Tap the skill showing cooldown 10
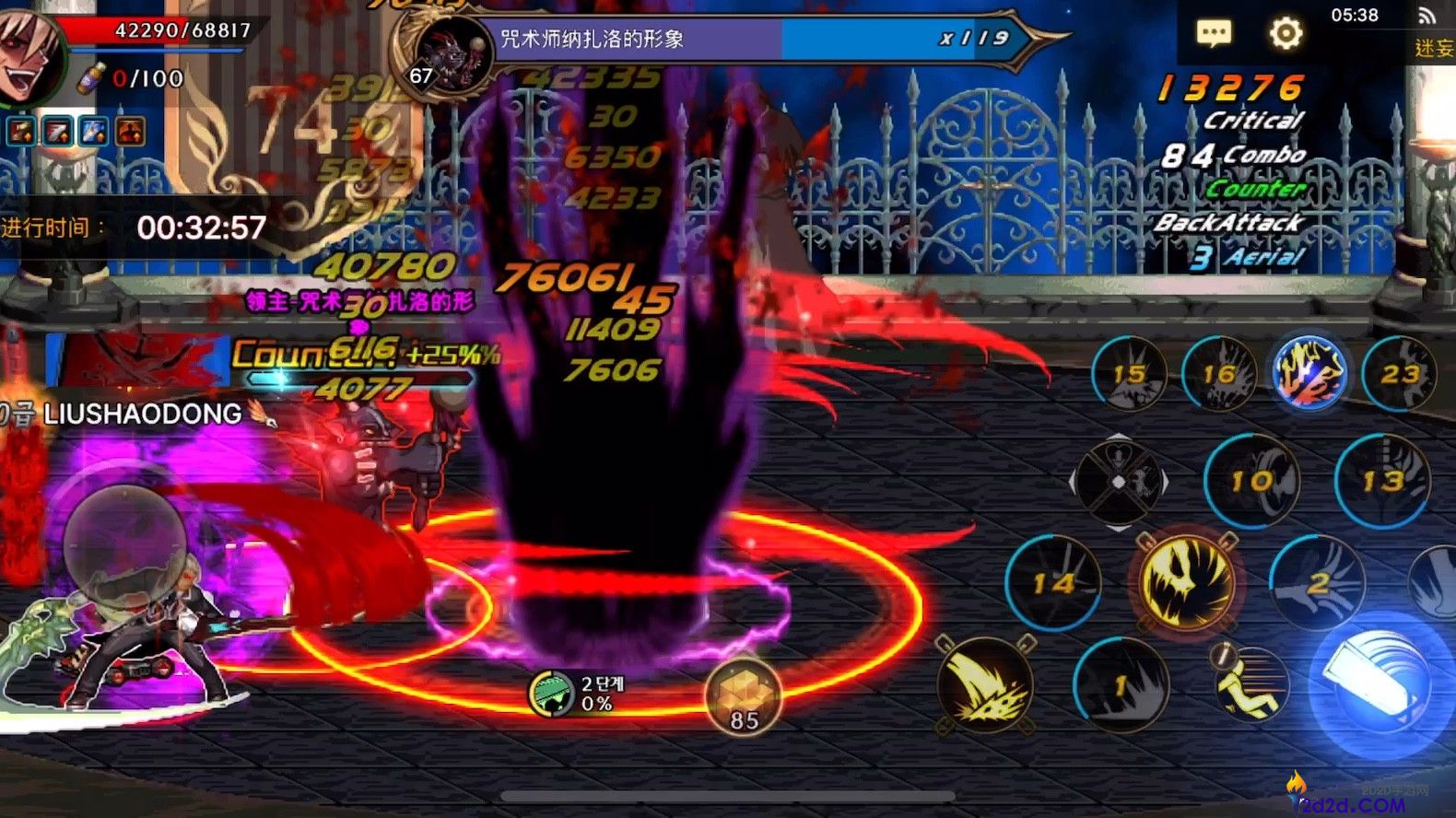 coord(1251,480)
